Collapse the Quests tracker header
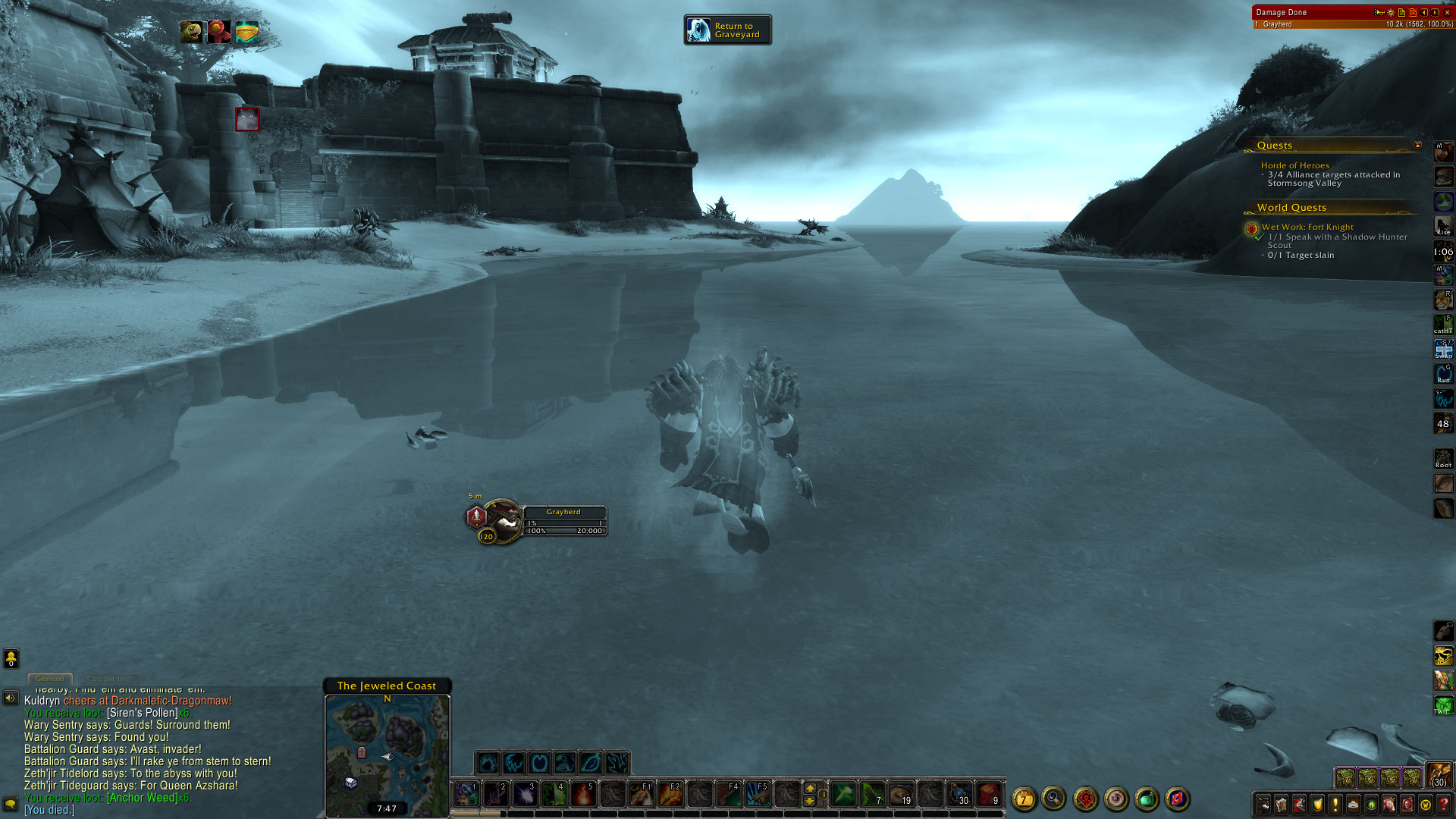This screenshot has width=1456, height=819. pos(1417,145)
